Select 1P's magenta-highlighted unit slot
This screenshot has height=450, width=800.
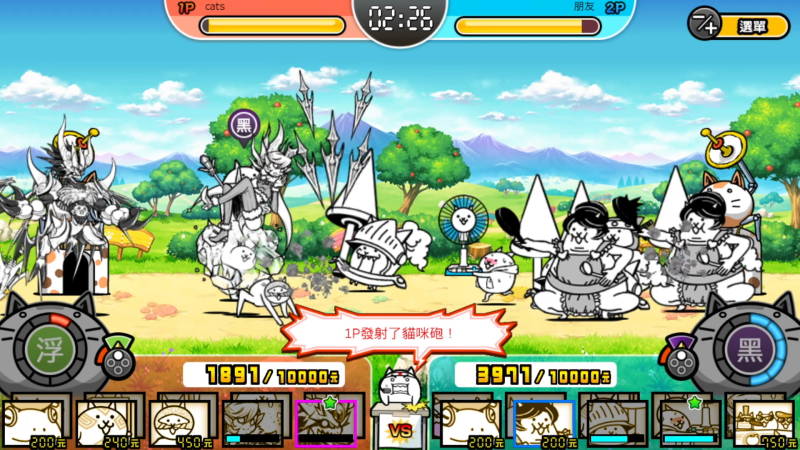pos(326,423)
